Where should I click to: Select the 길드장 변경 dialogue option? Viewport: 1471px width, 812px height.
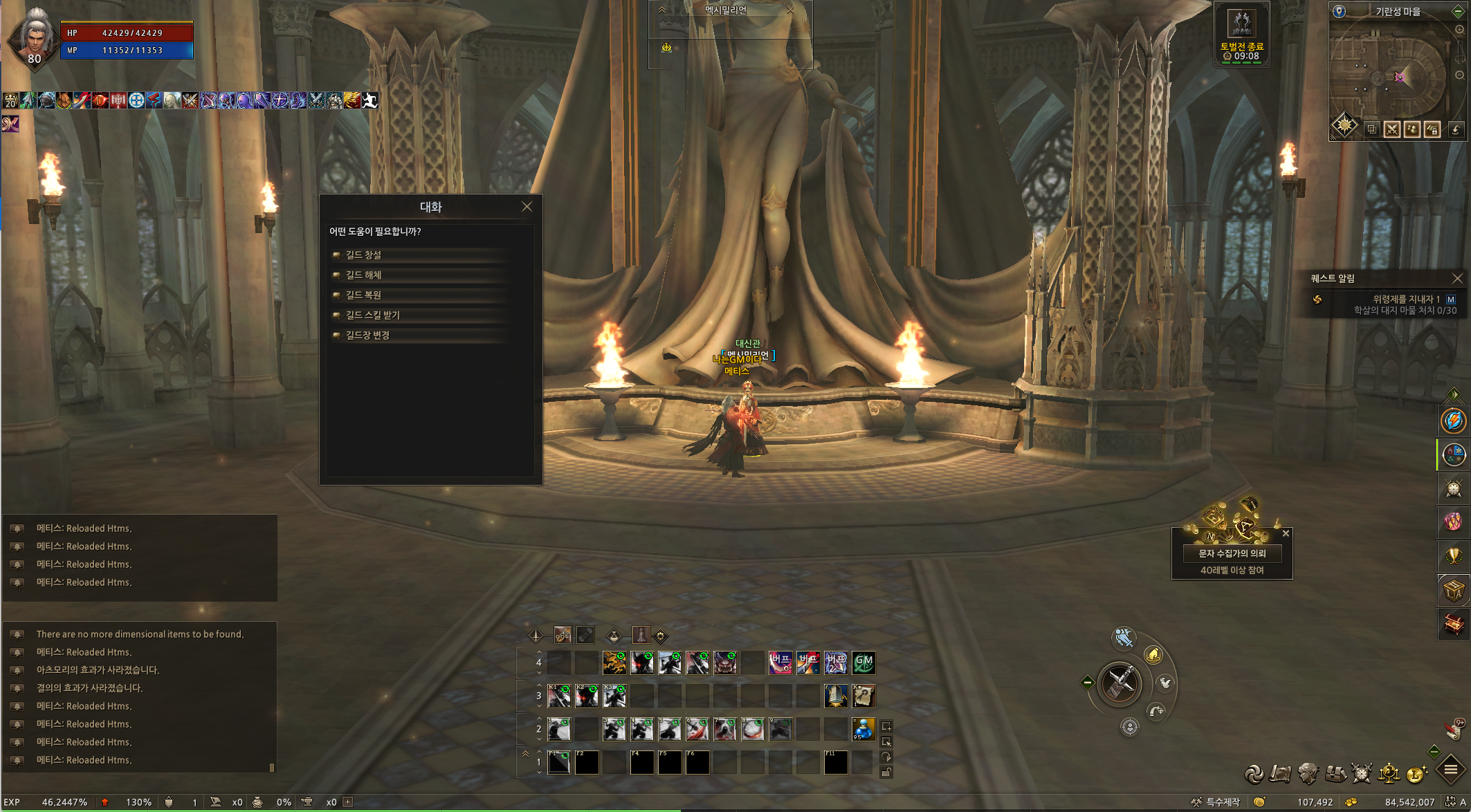point(368,335)
